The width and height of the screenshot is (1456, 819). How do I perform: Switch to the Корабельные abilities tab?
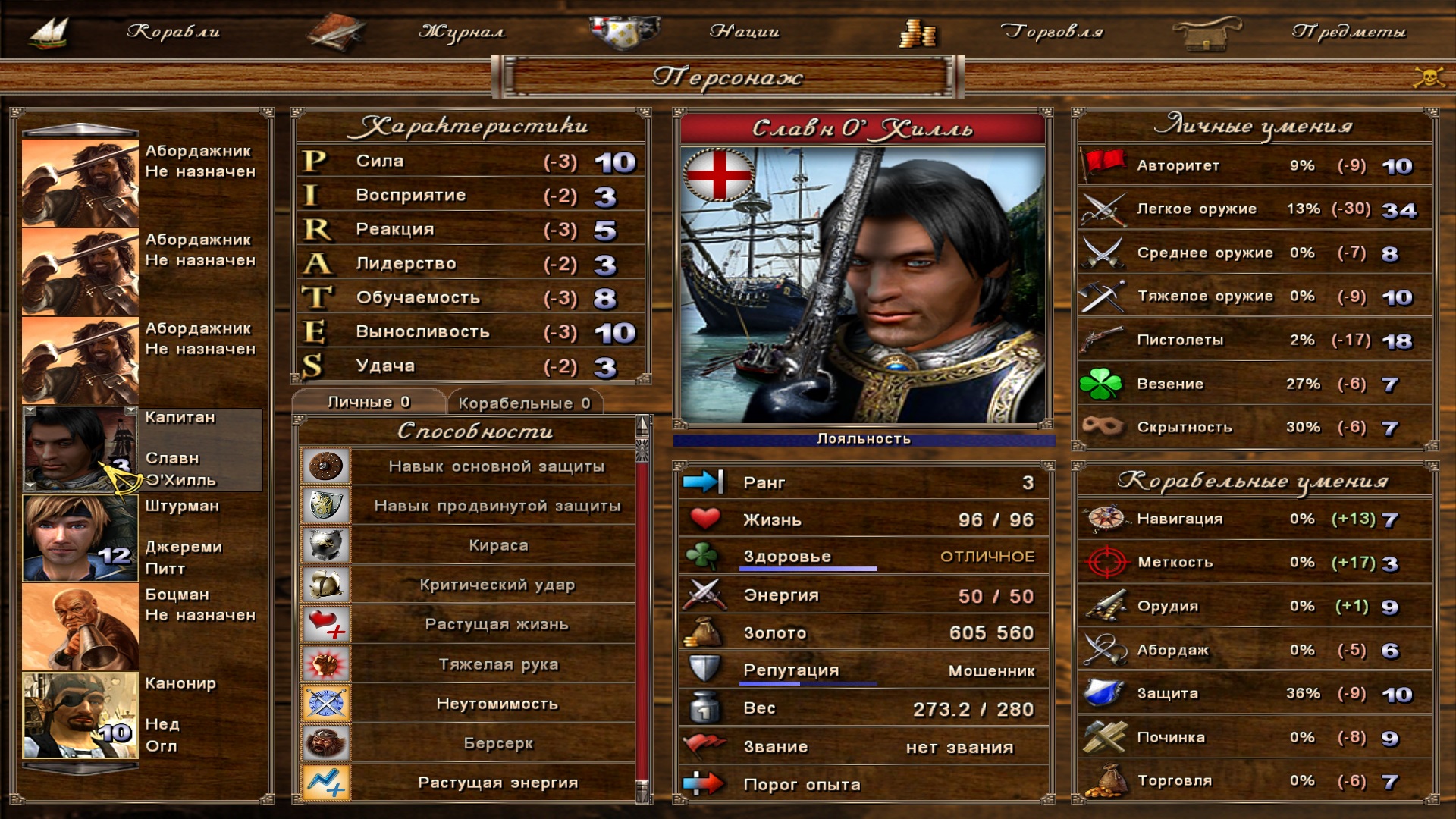(x=524, y=403)
